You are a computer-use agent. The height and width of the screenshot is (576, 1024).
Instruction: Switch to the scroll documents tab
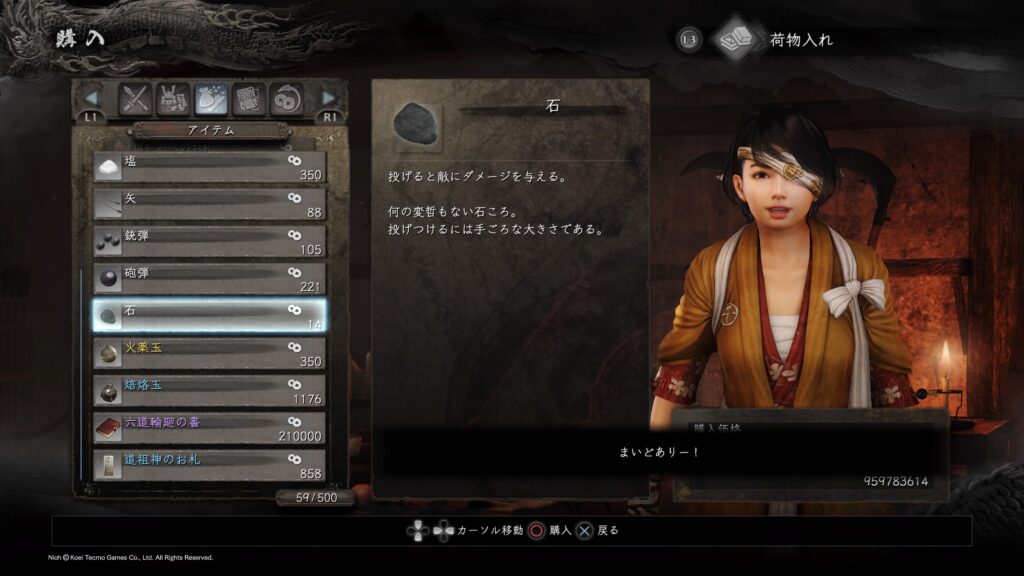pyautogui.click(x=249, y=98)
